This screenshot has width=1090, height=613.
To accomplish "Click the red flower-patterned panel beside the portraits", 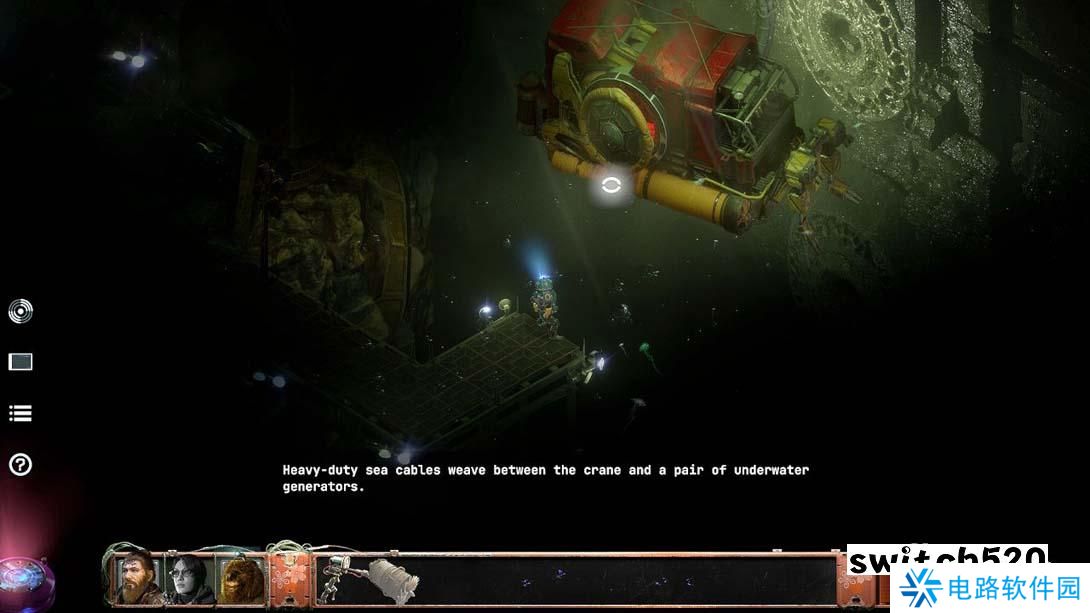I will tap(289, 579).
